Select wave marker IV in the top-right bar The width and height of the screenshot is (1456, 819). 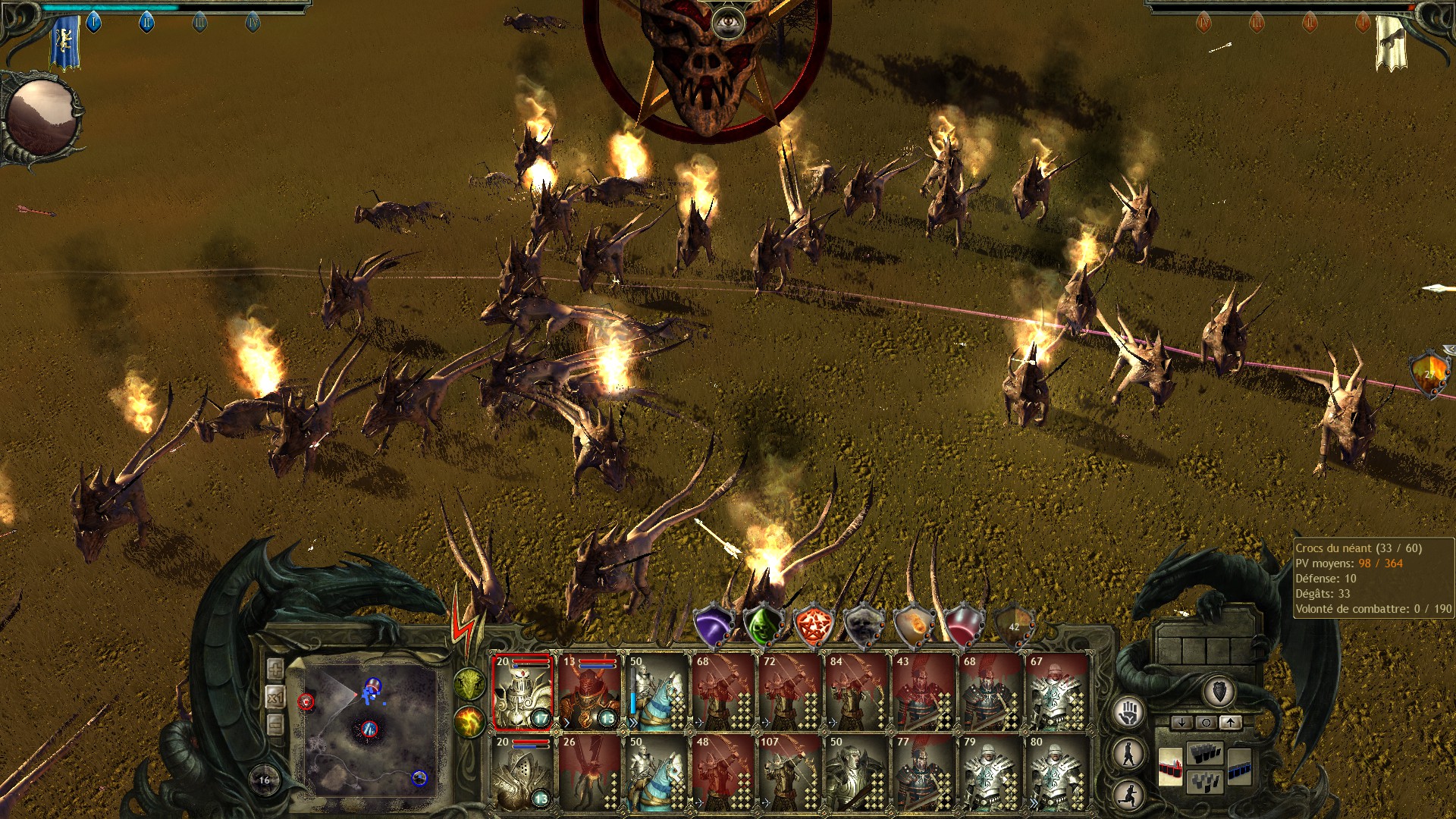pyautogui.click(x=1203, y=22)
